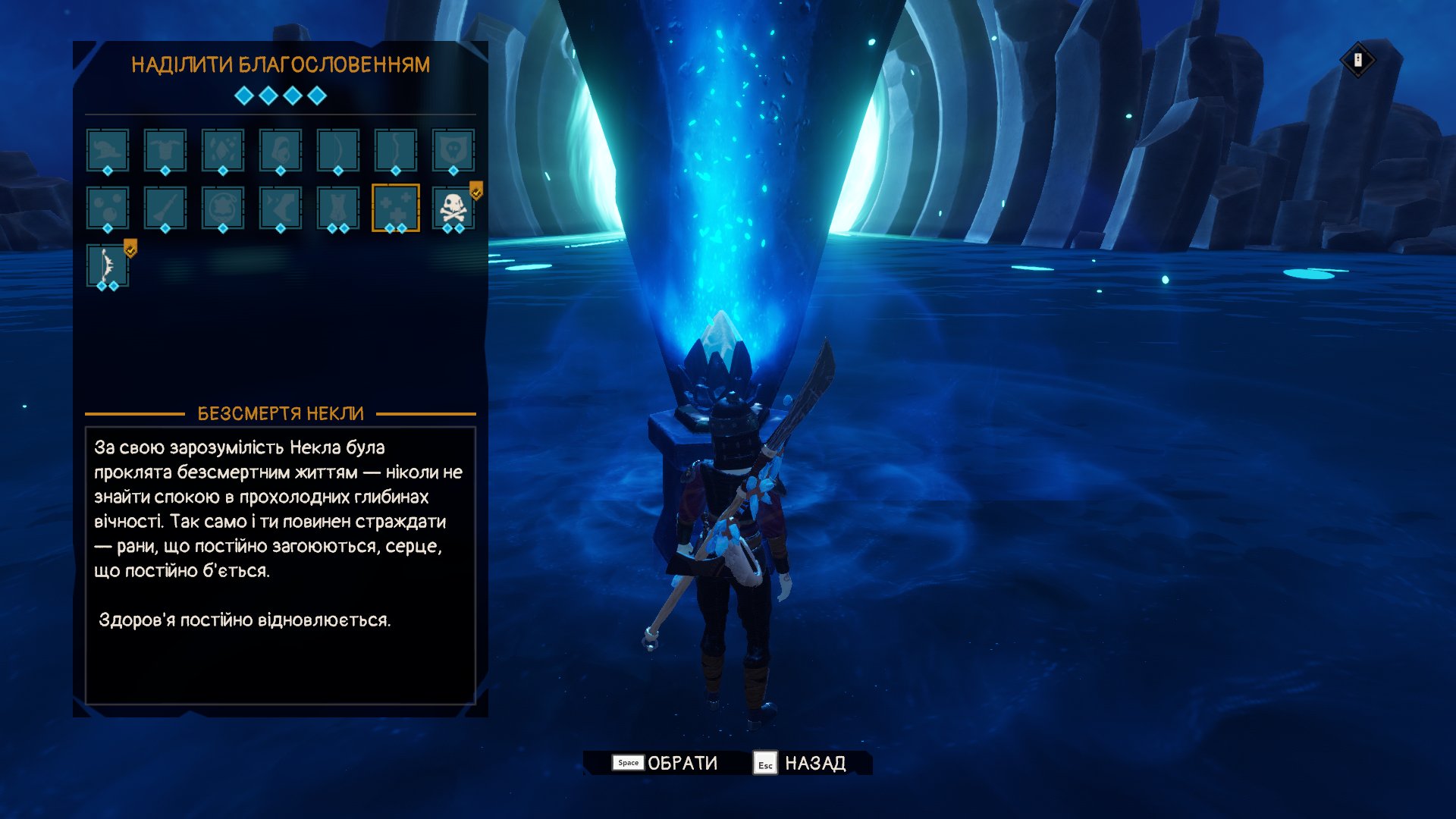1456x819 pixels.
Task: Select the hooded cloak blessing
Action: pyautogui.click(x=281, y=150)
